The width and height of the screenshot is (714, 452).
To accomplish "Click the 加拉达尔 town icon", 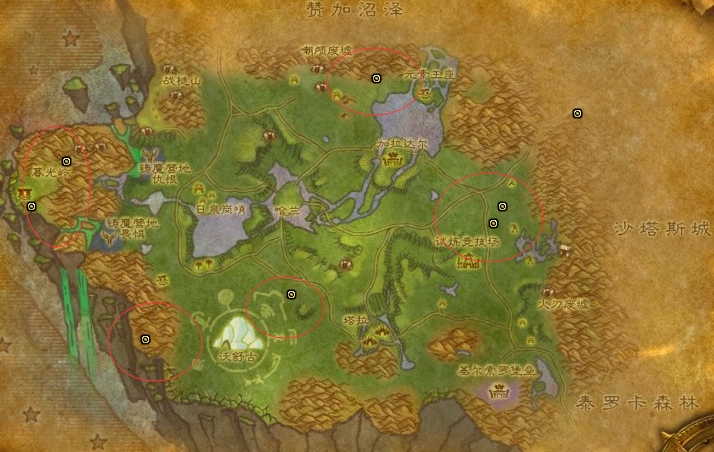I will (394, 159).
